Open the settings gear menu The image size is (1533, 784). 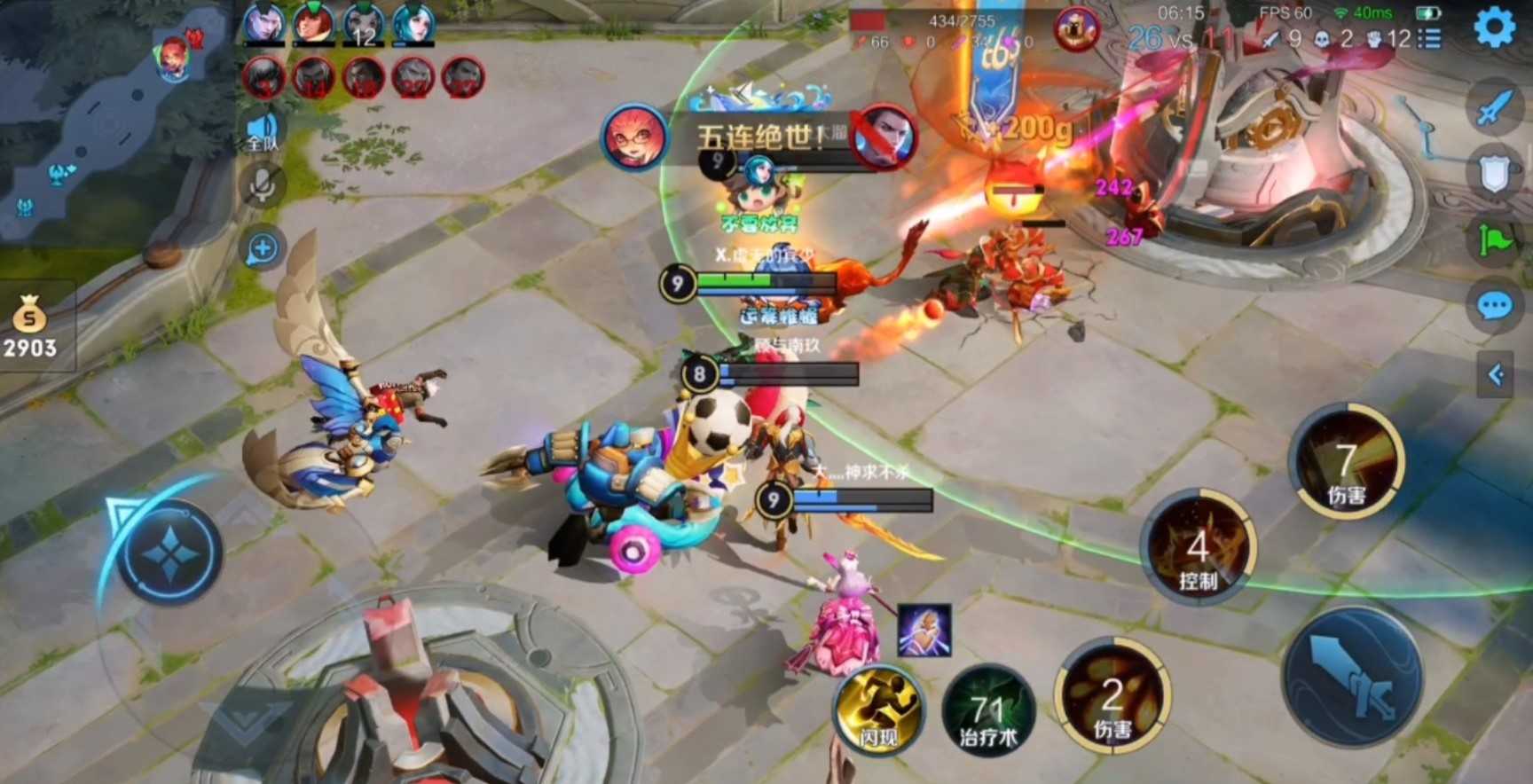1495,27
